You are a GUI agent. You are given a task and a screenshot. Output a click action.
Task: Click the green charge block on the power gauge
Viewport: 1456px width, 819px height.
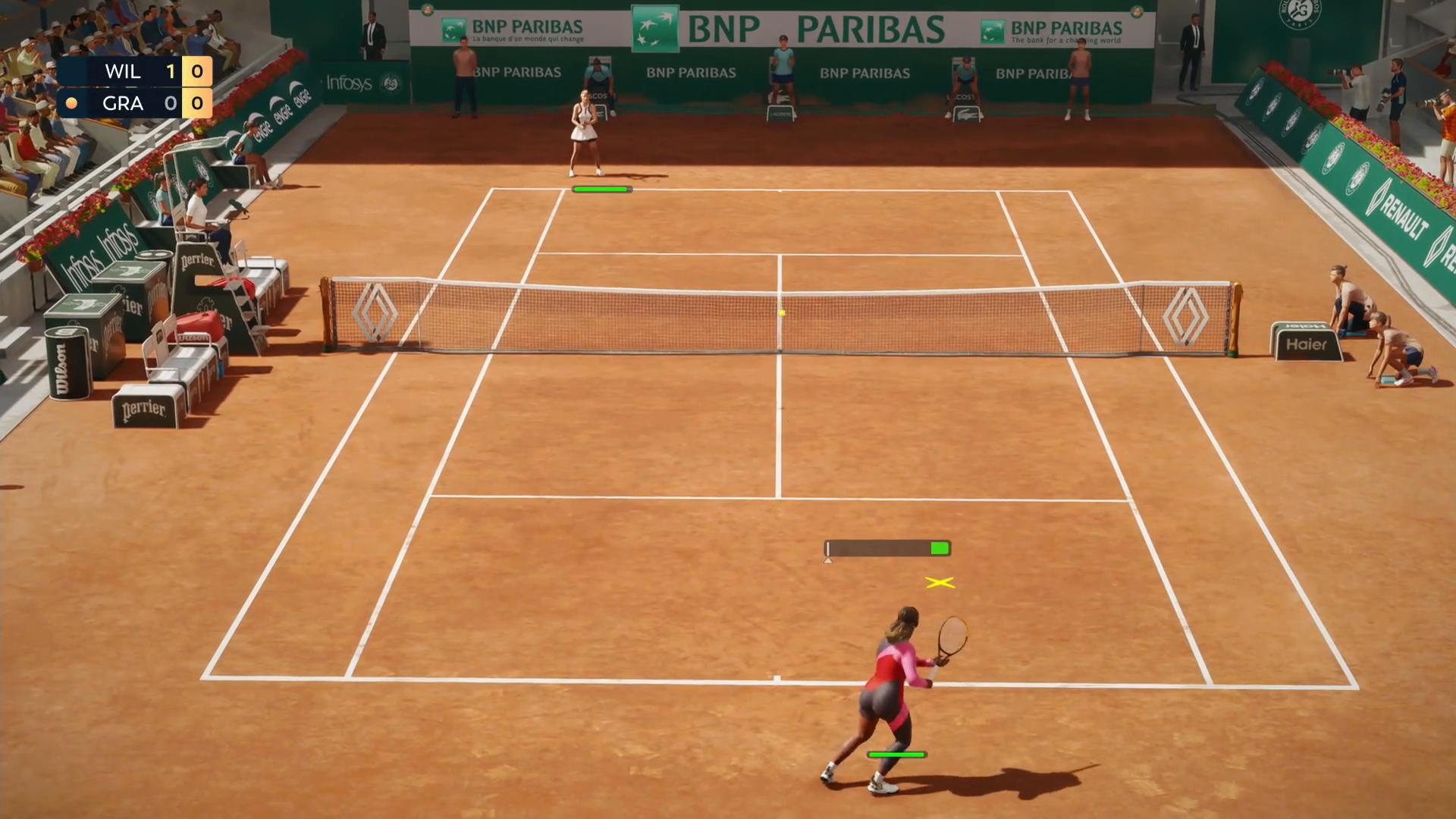[939, 547]
